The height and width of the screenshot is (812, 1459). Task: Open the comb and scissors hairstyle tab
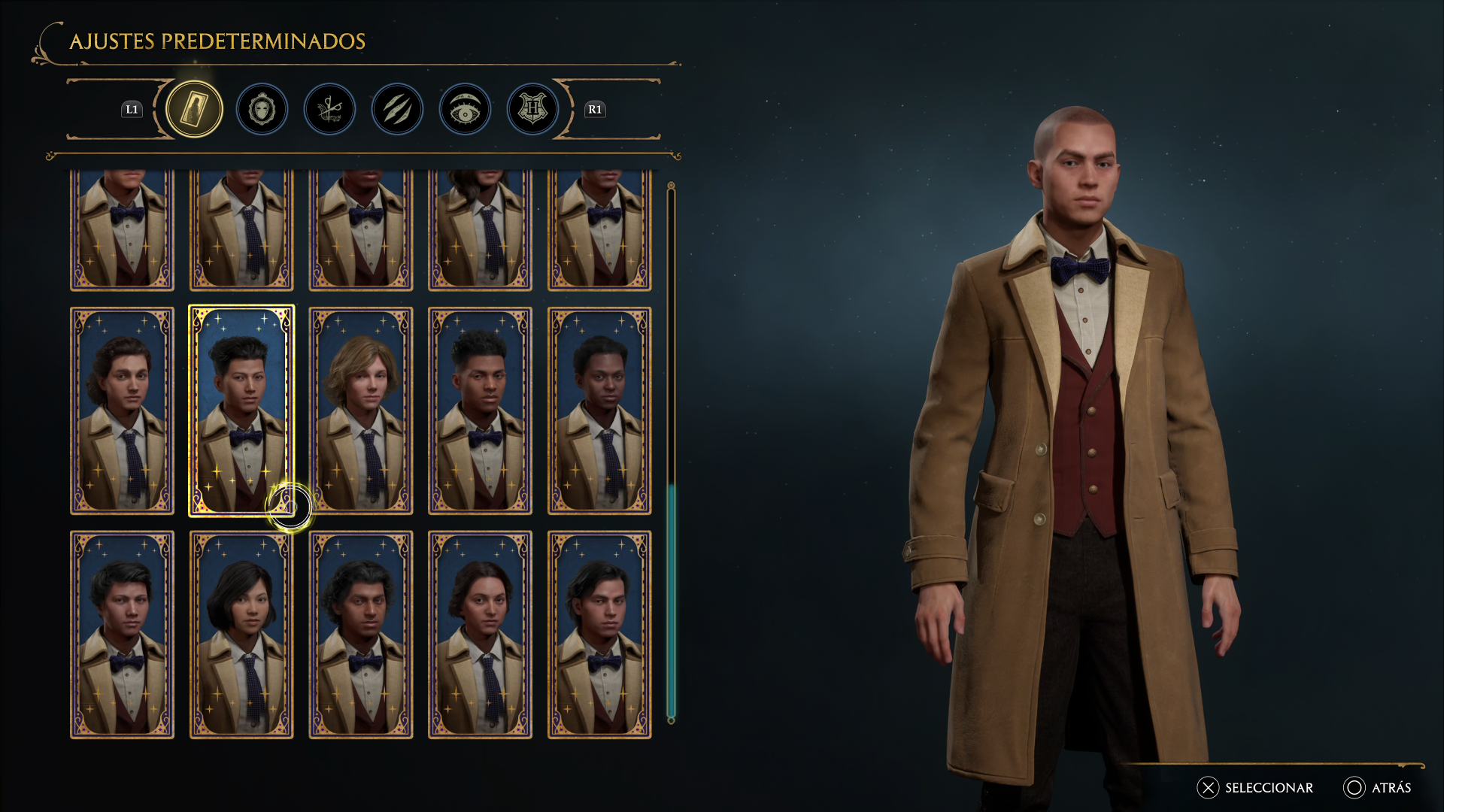[329, 110]
